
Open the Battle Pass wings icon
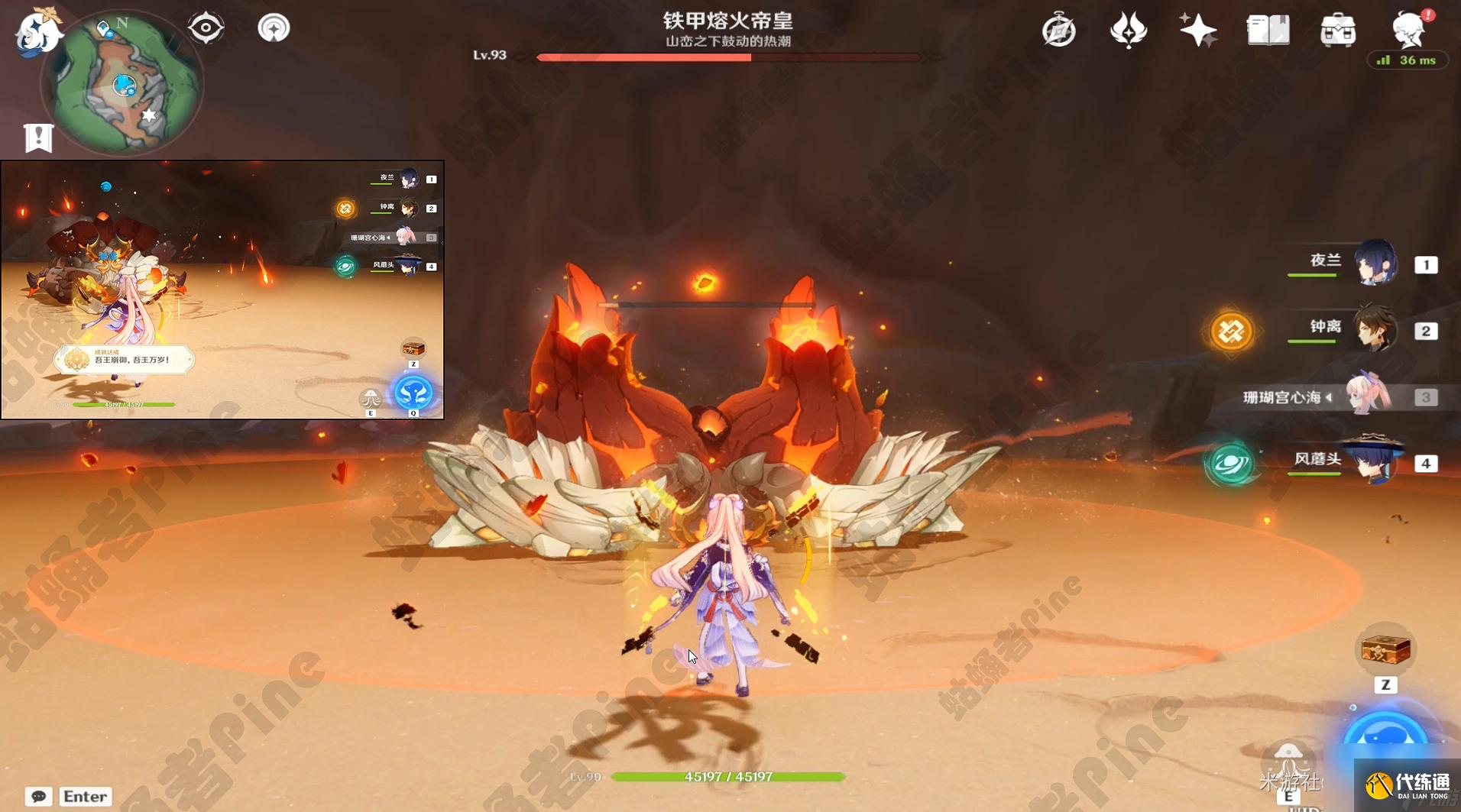(1129, 29)
